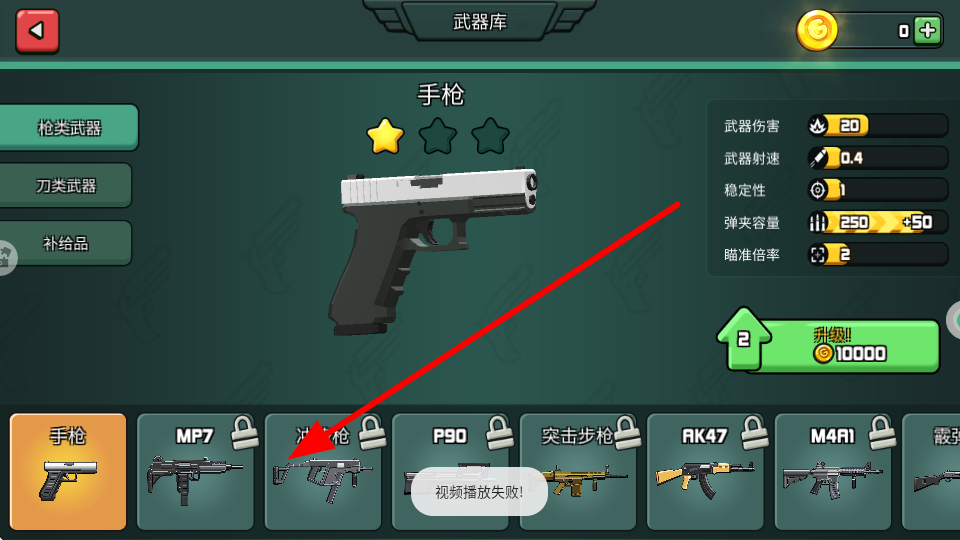This screenshot has height=540, width=960.
Task: Choose the locked MP7 weapon card
Action: [195, 471]
